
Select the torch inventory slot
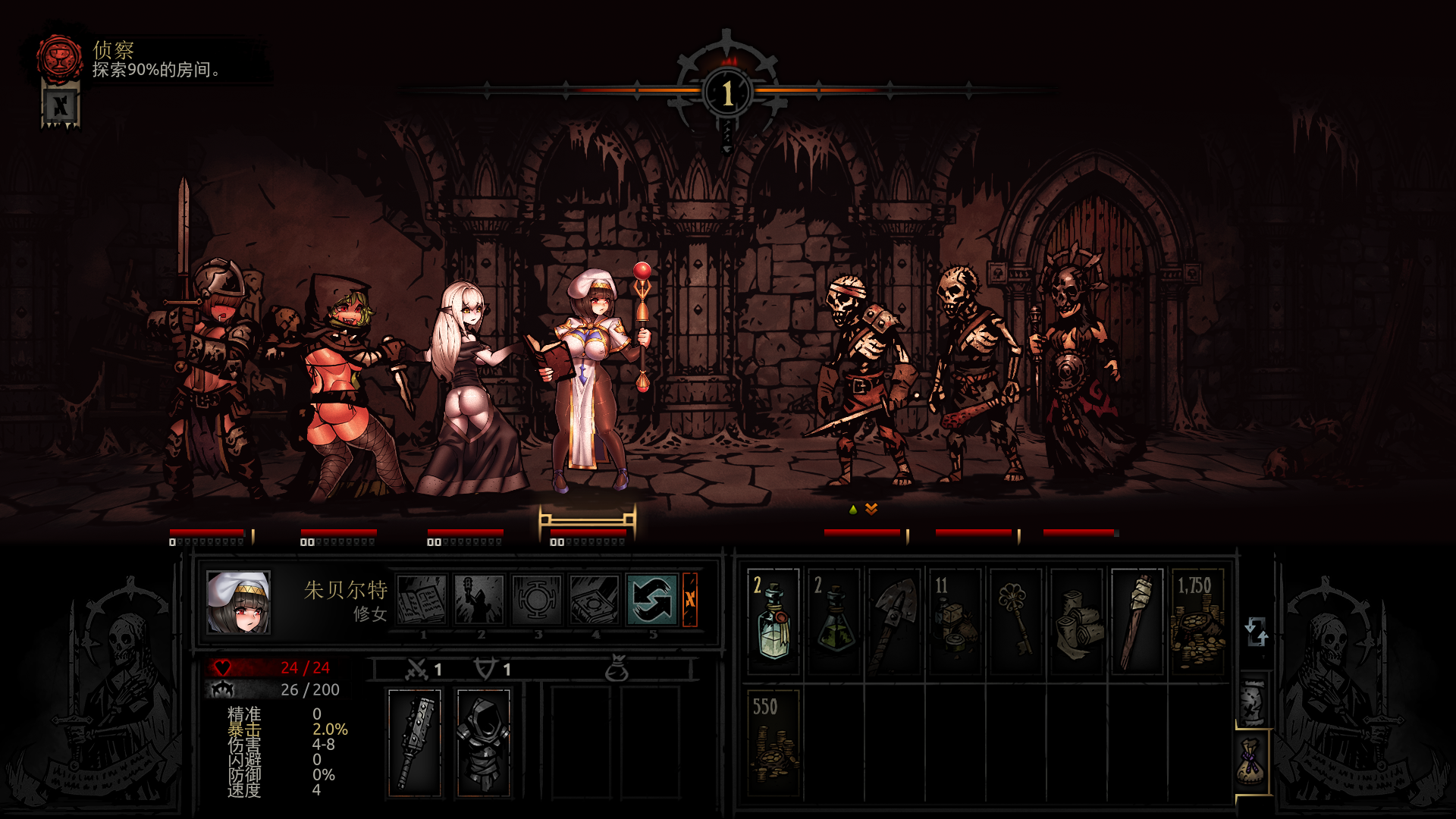click(x=1137, y=622)
